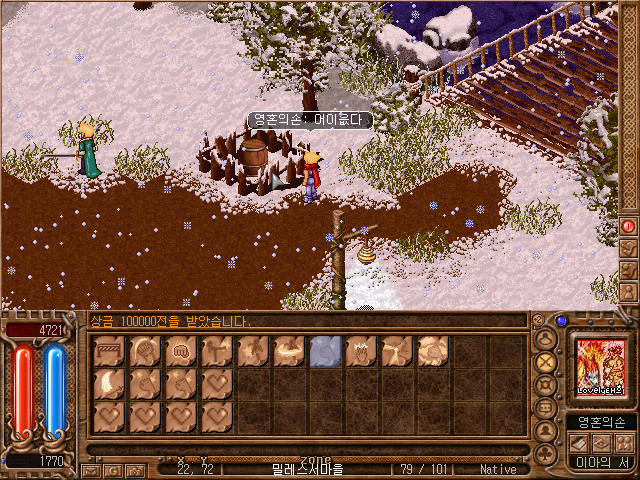Open the book icon below character name
640x480 pixels.
pyautogui.click(x=579, y=443)
